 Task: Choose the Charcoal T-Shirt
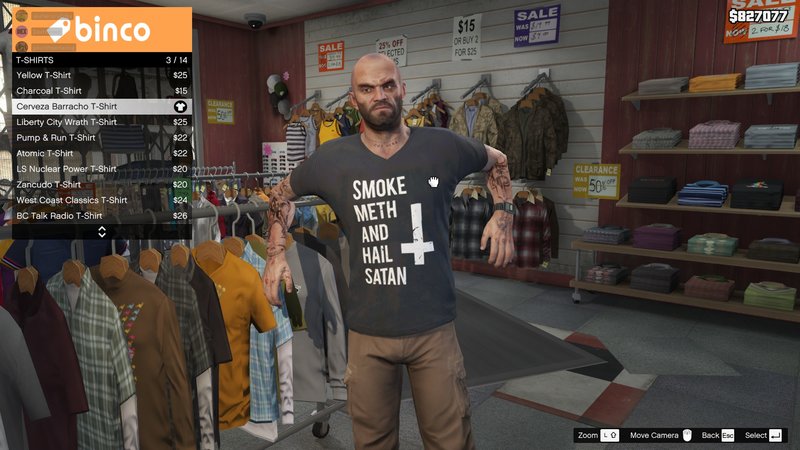coord(100,91)
